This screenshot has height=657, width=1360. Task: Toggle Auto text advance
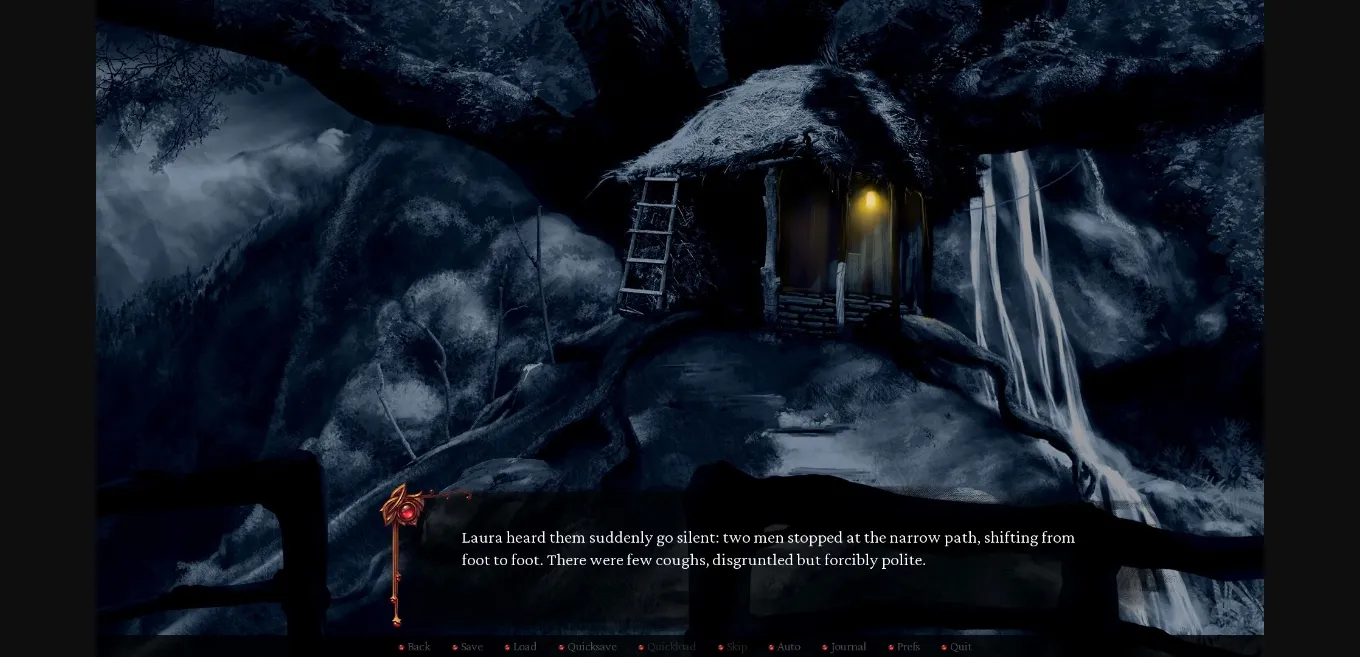[788, 647]
